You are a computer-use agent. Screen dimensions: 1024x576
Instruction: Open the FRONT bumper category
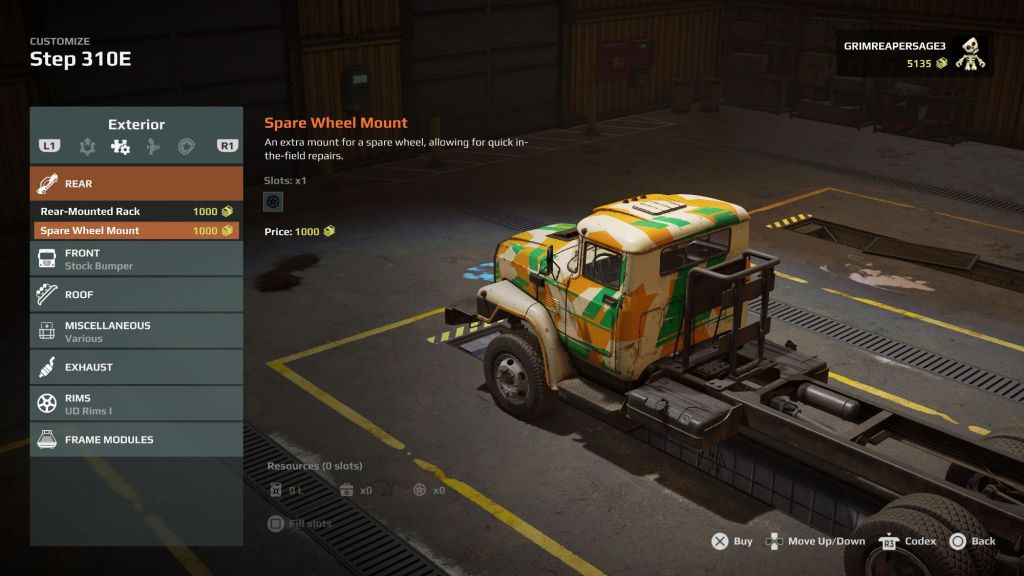136,259
